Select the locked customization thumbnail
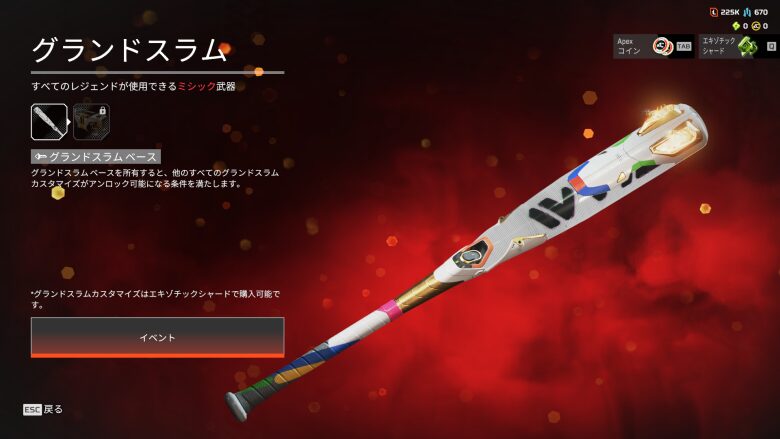This screenshot has width=780, height=439. tap(92, 122)
